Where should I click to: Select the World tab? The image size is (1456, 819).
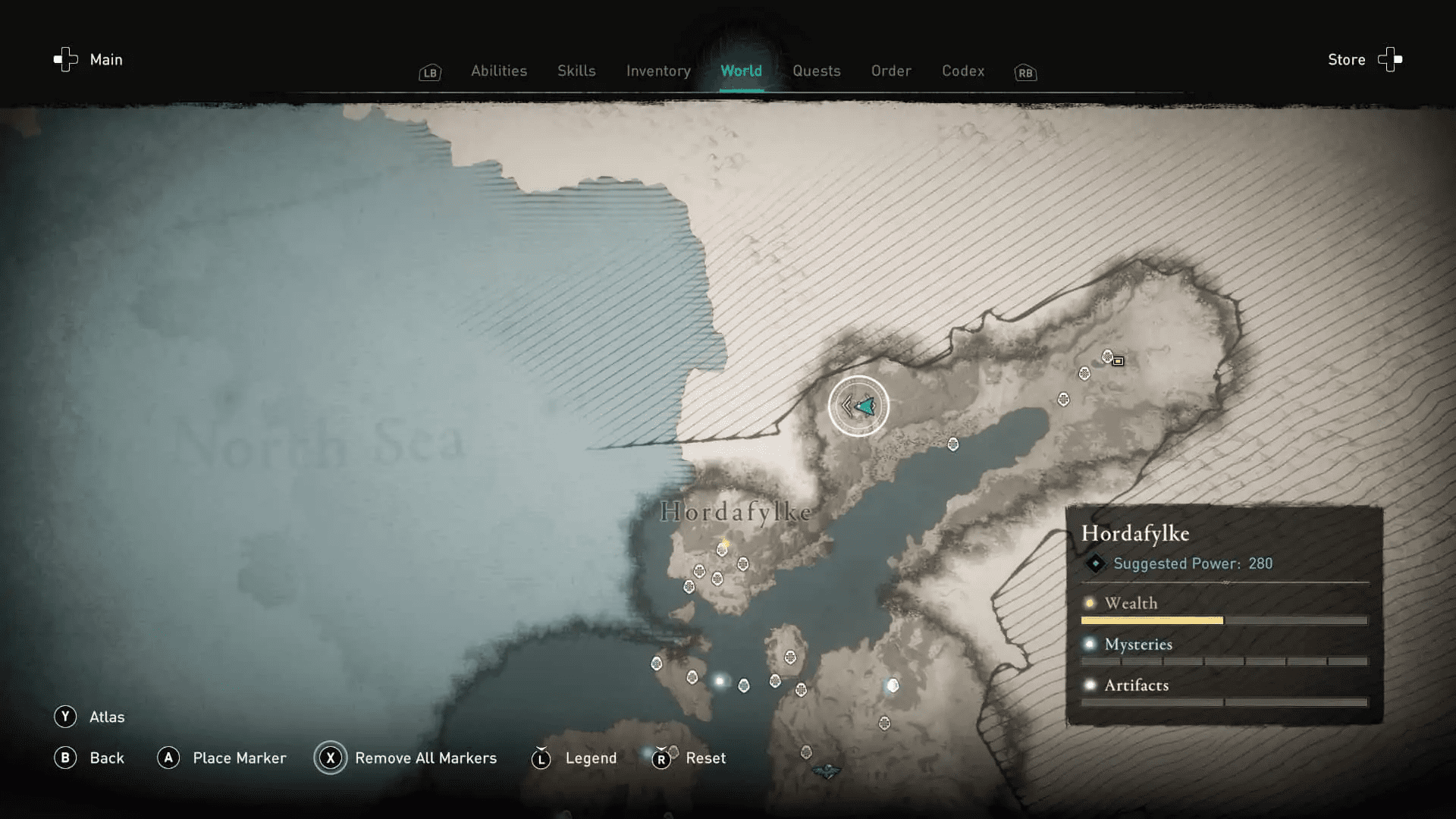pos(741,71)
